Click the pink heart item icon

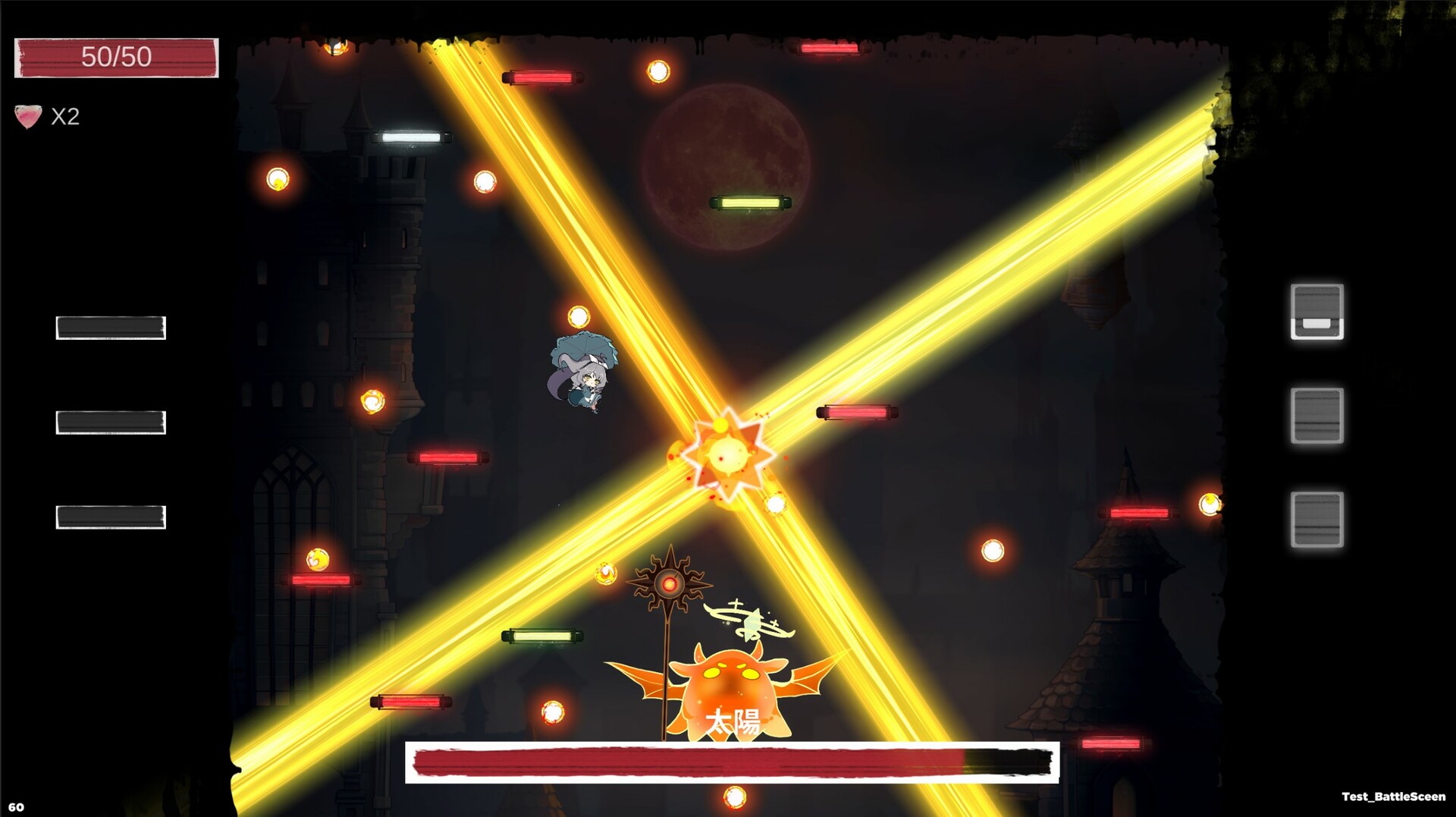tap(28, 117)
